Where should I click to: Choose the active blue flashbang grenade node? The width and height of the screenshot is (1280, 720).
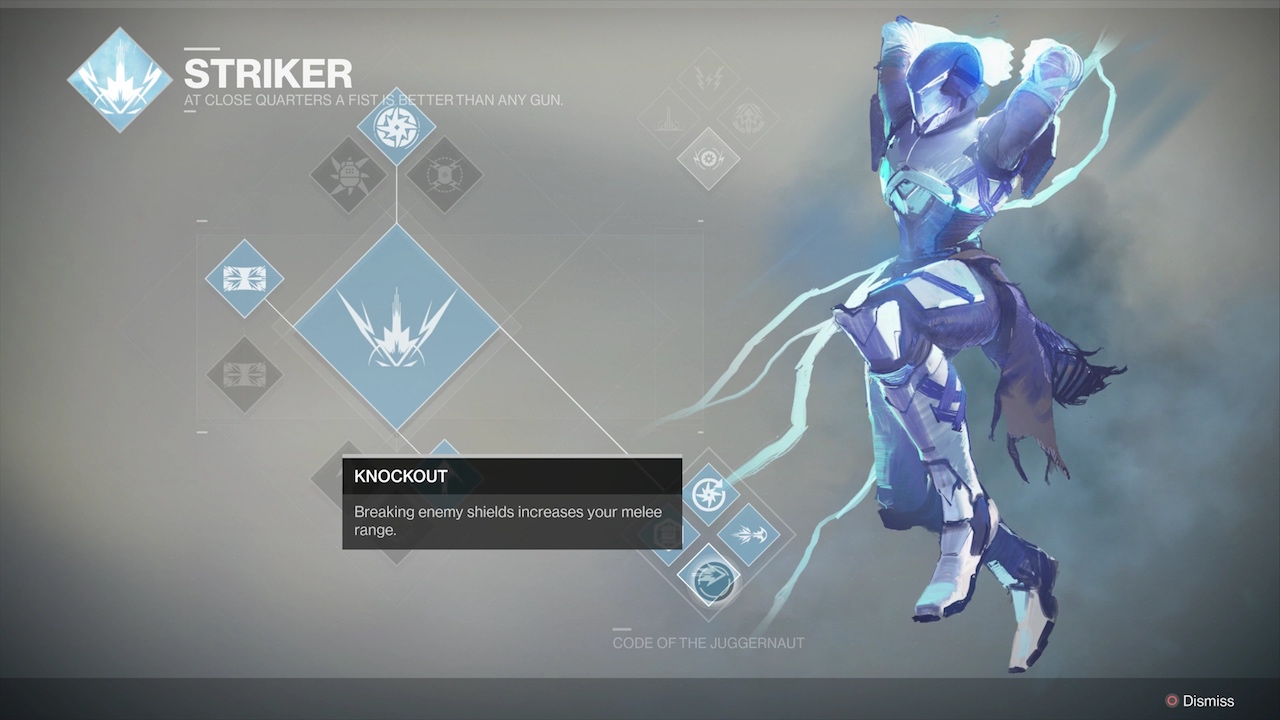396,127
